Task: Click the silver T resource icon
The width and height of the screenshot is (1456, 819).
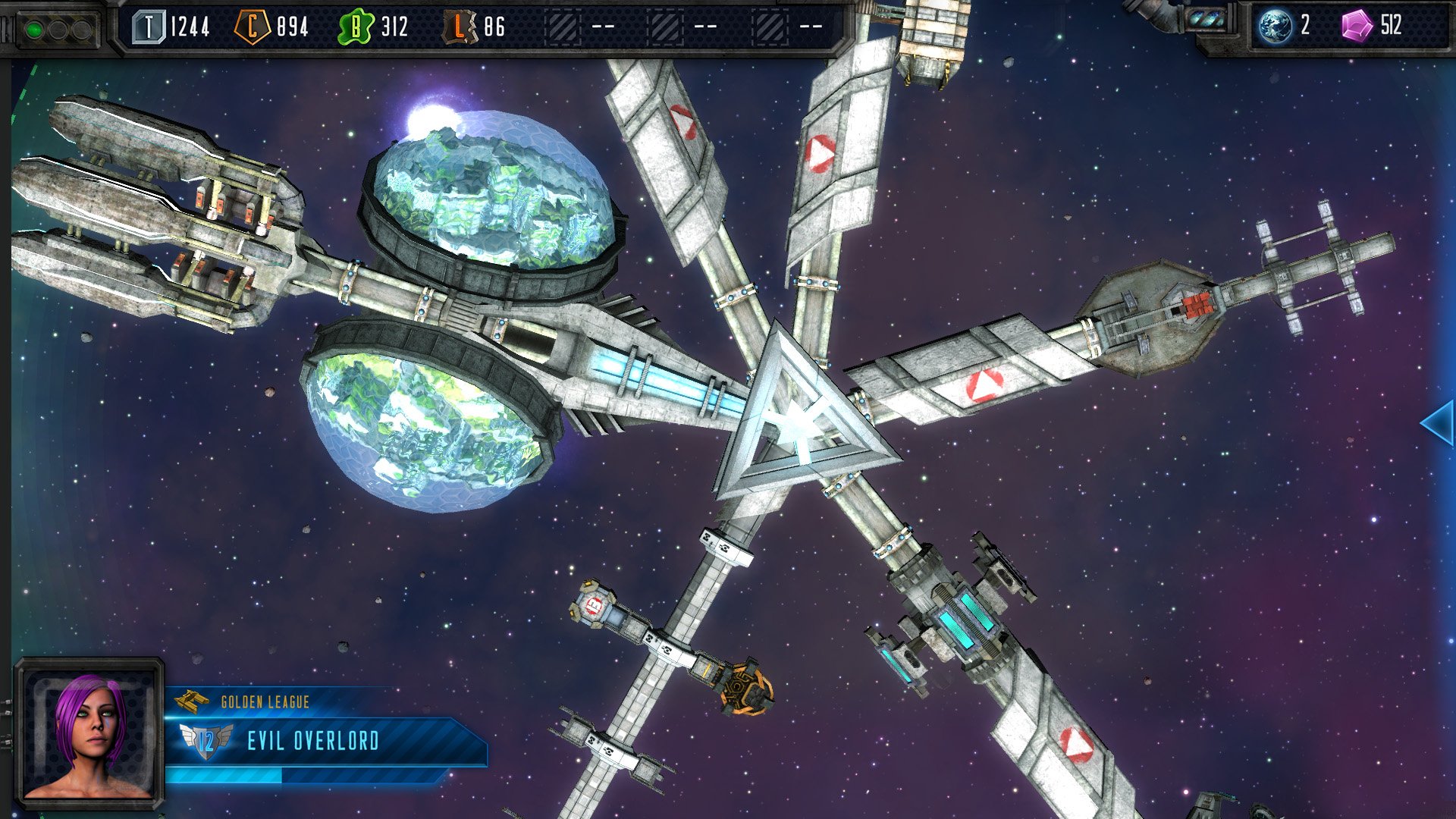Action: pos(149,27)
